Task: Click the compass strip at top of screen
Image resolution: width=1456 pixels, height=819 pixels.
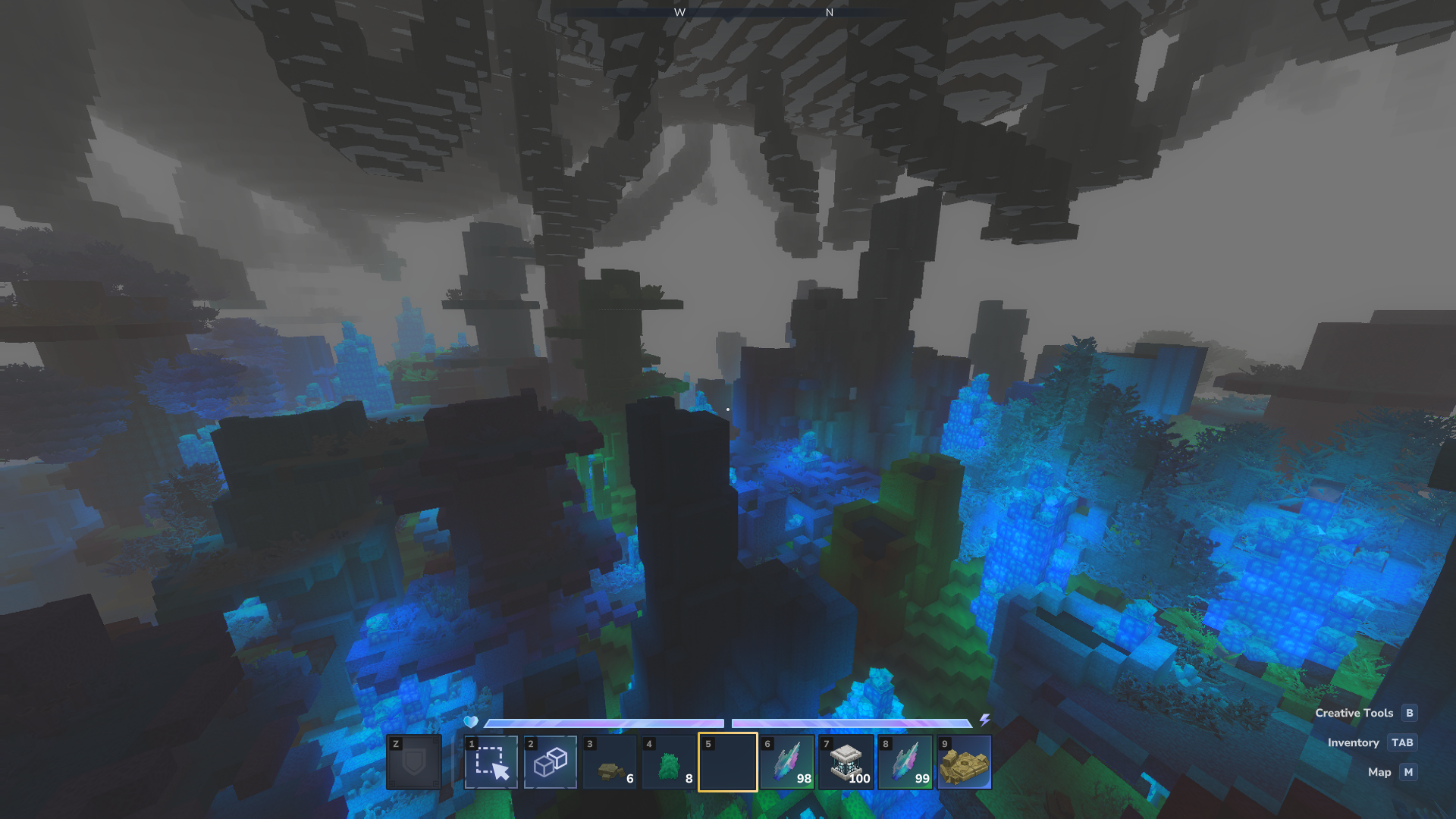Action: 728,12
